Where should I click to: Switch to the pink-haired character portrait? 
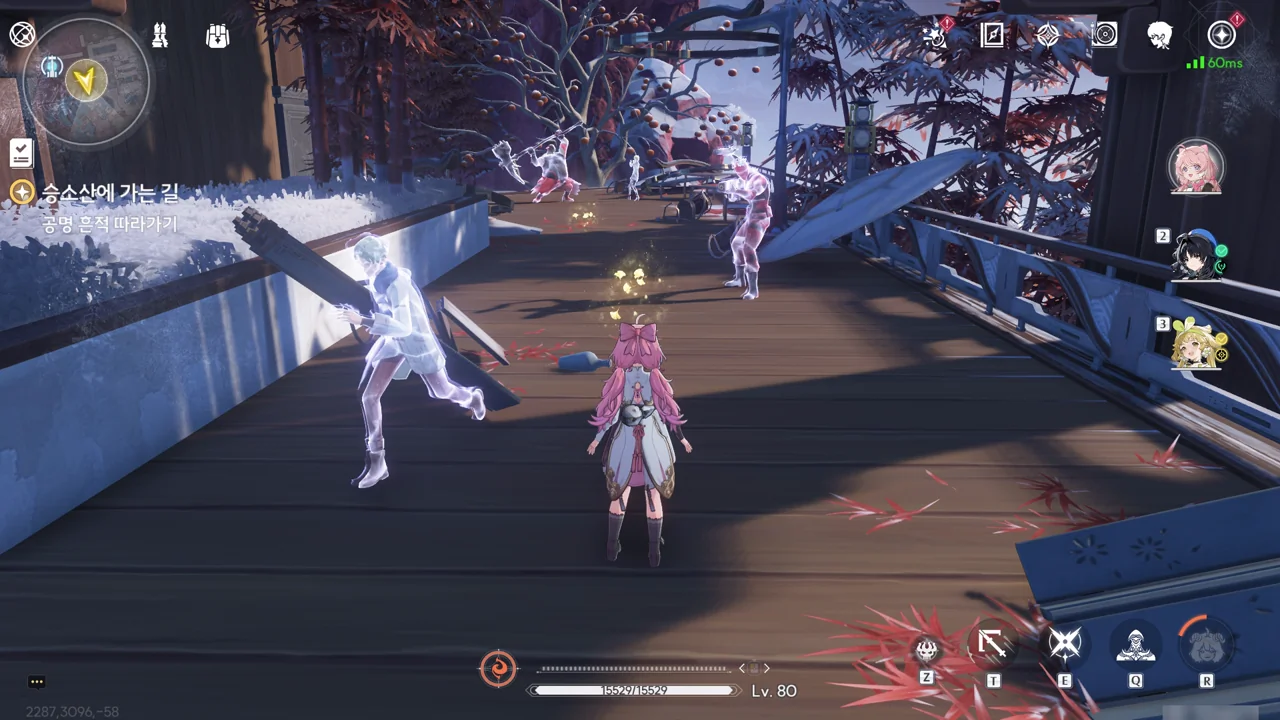1196,166
